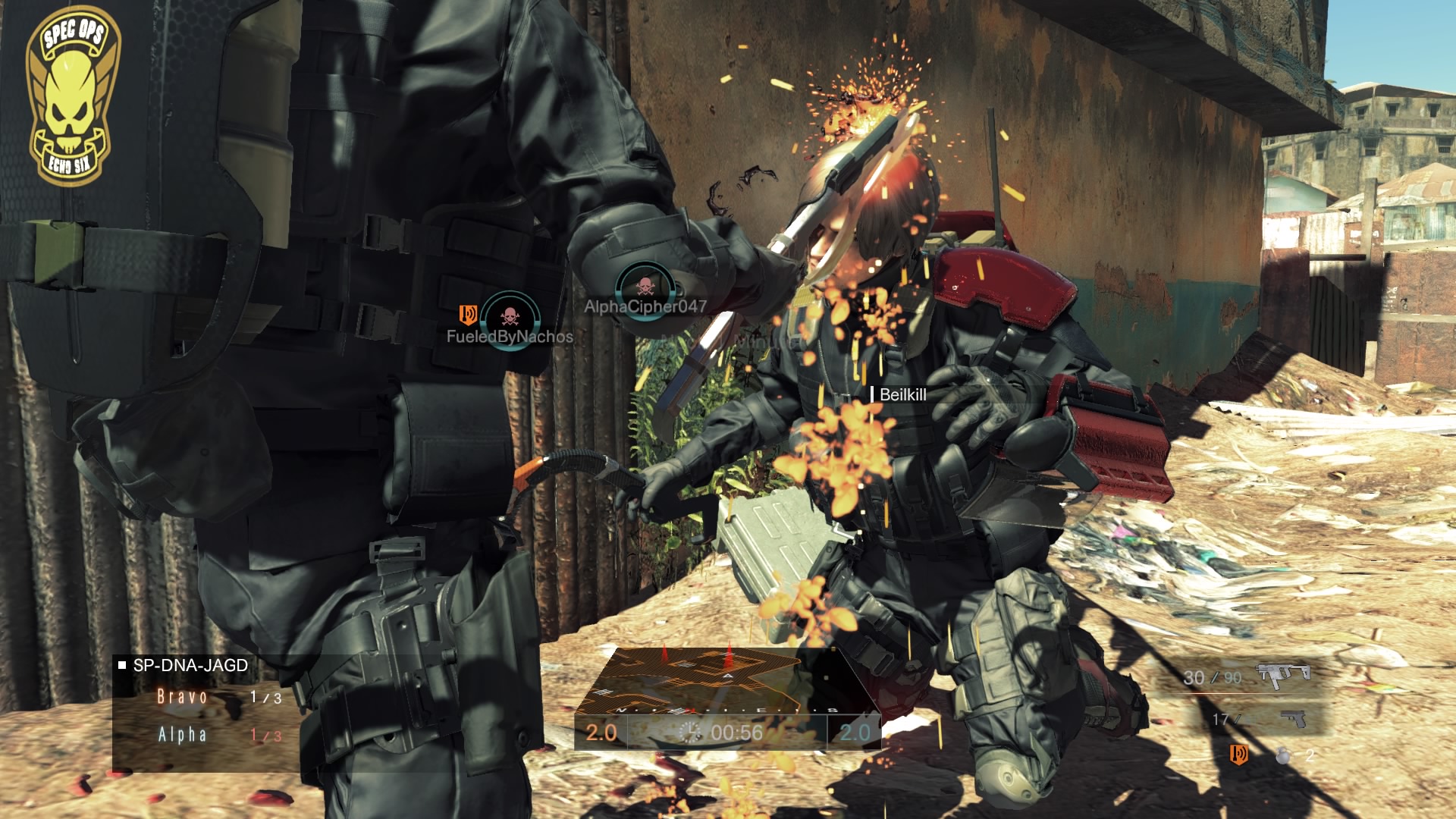Click the Beilkill player name label
Image resolution: width=1456 pixels, height=819 pixels.
coord(904,395)
